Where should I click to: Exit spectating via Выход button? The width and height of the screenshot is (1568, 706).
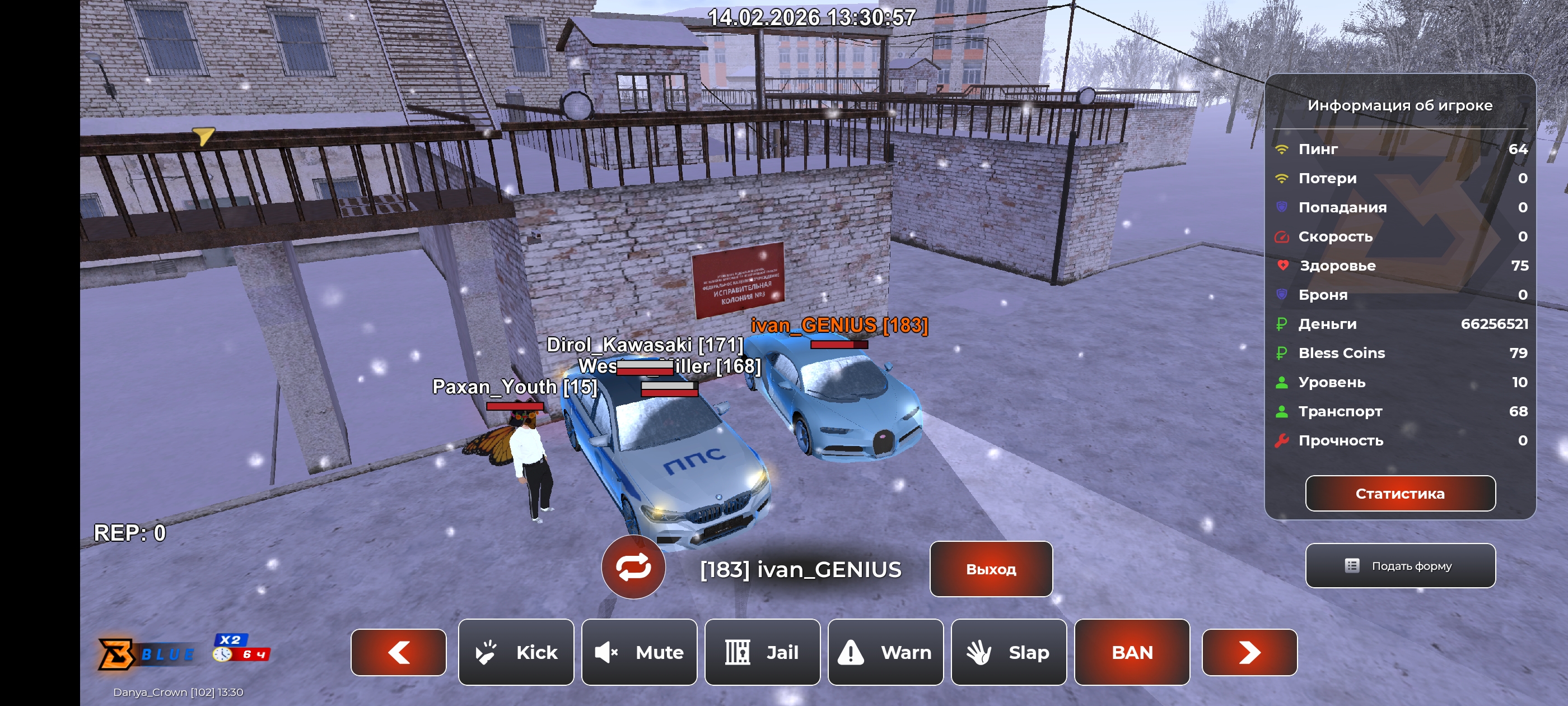point(990,568)
